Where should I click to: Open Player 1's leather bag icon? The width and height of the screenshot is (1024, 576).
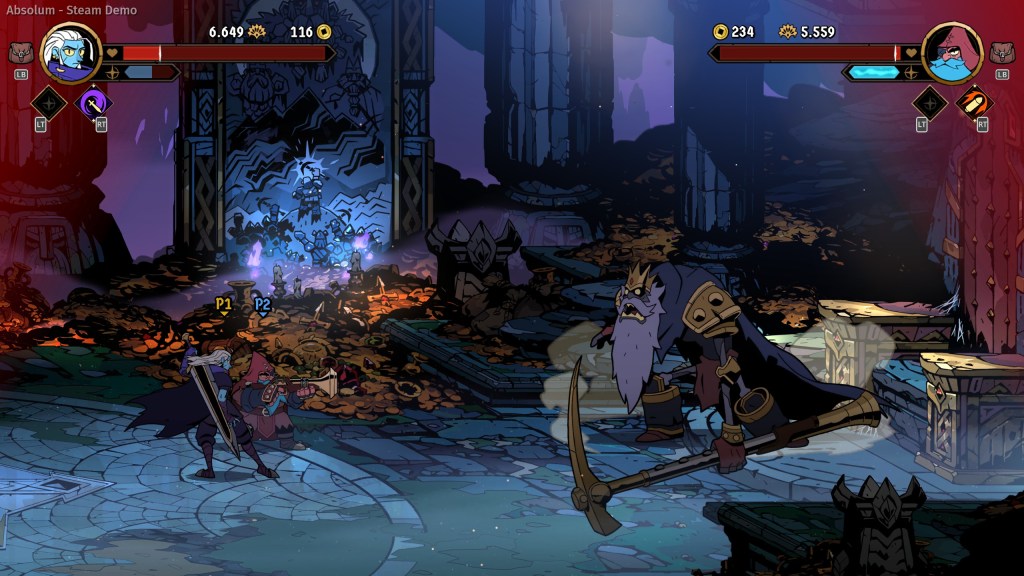pyautogui.click(x=20, y=52)
